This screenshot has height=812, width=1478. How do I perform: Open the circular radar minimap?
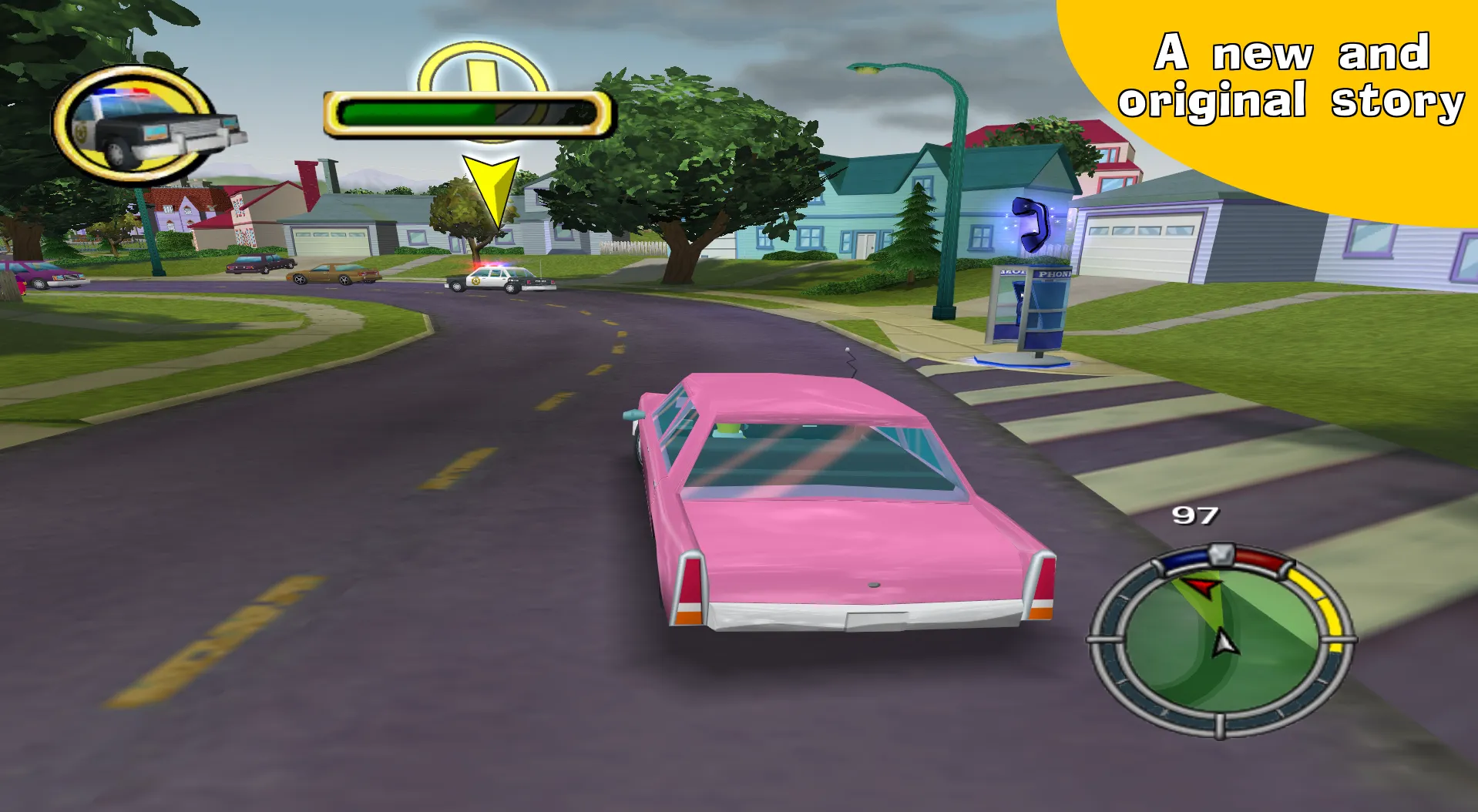click(x=1221, y=641)
